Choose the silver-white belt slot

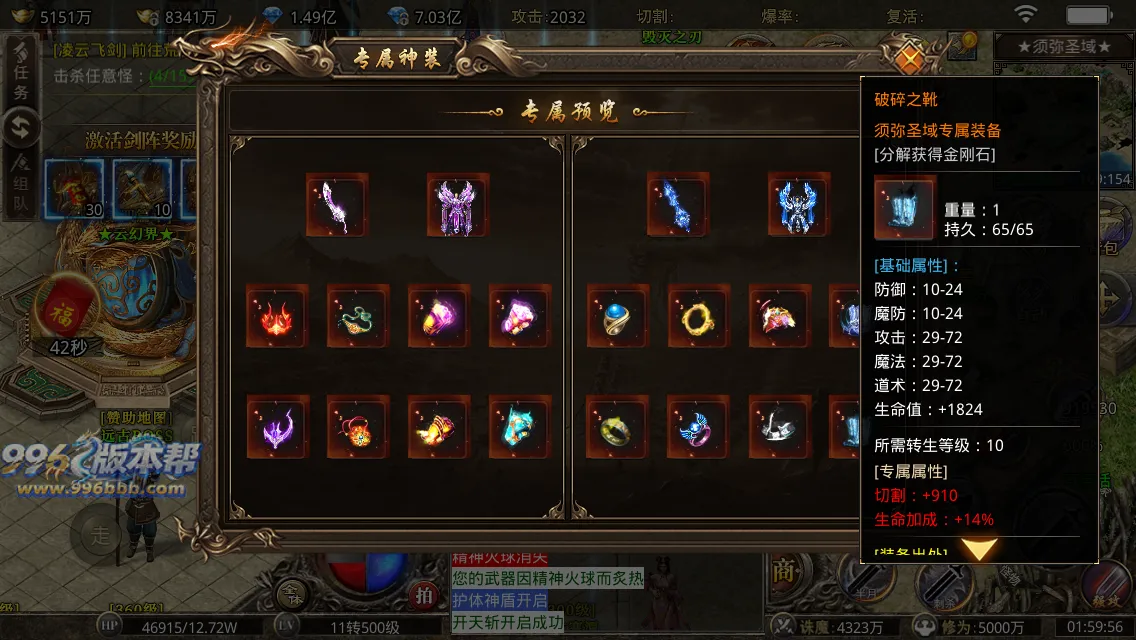pyautogui.click(x=778, y=426)
